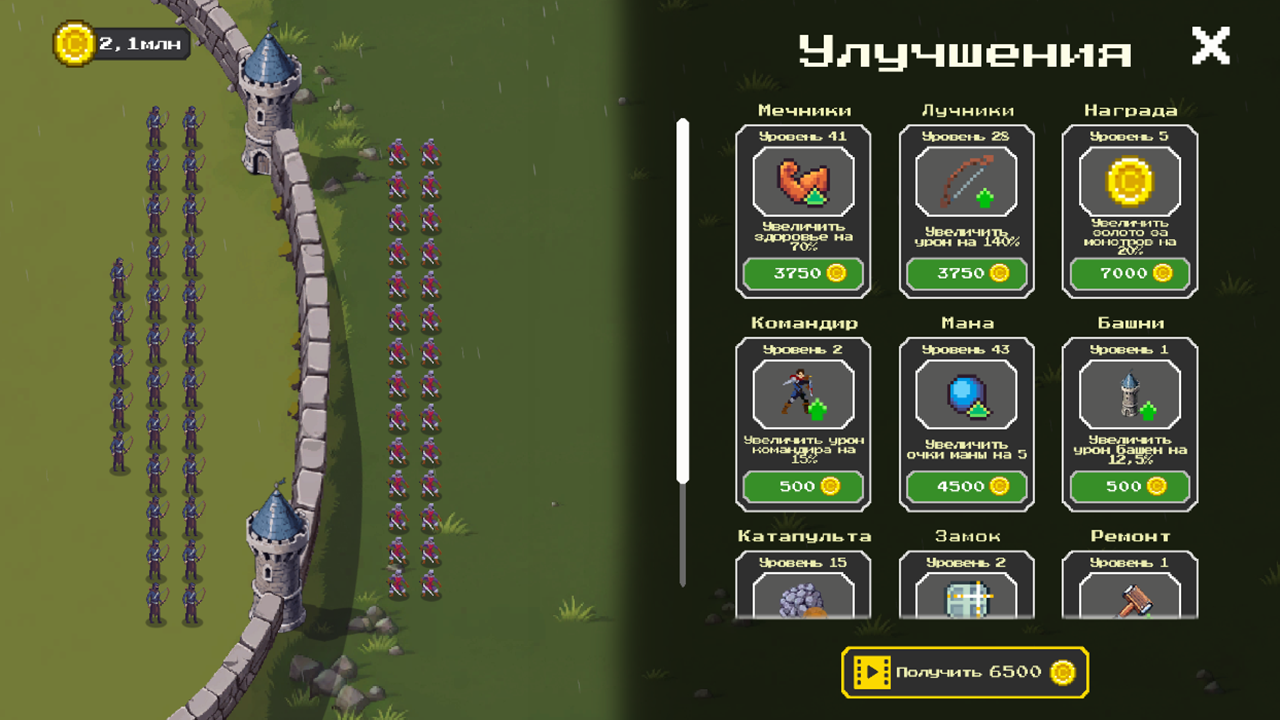Select the Мечники shield upgrade icon

803,182
